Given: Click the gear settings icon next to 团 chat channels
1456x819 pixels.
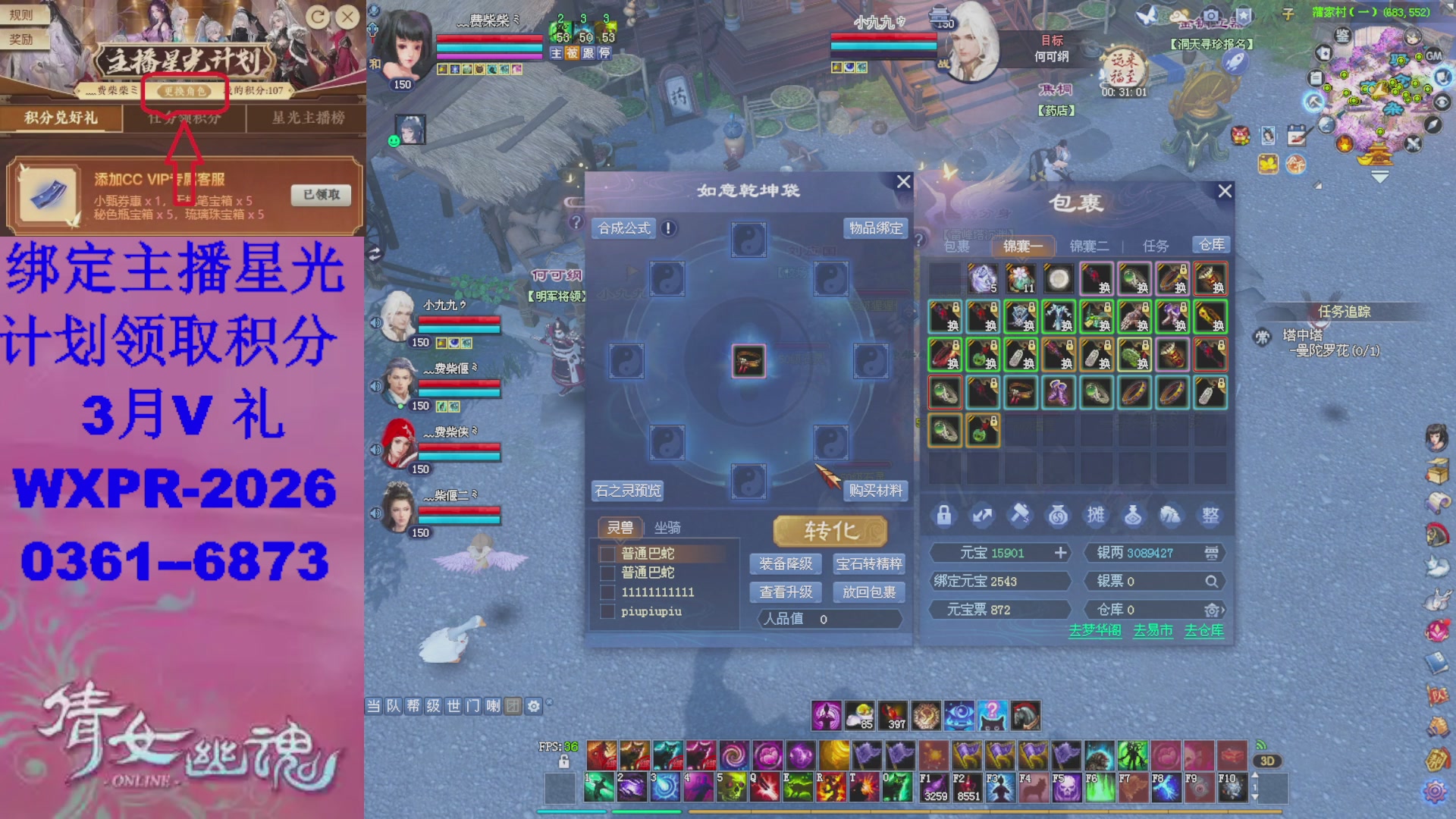Looking at the screenshot, I should point(534,706).
